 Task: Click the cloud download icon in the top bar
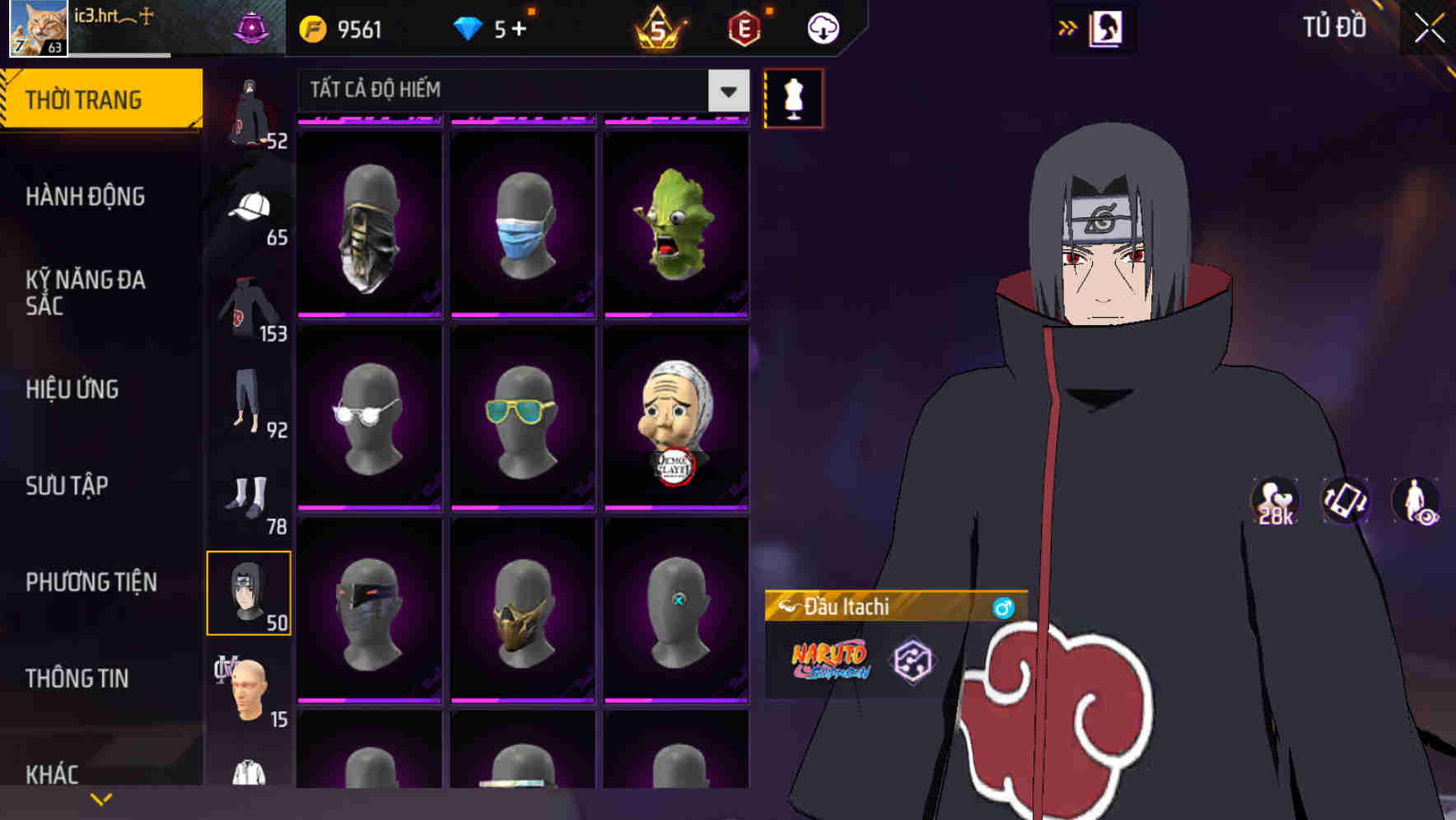click(x=821, y=27)
